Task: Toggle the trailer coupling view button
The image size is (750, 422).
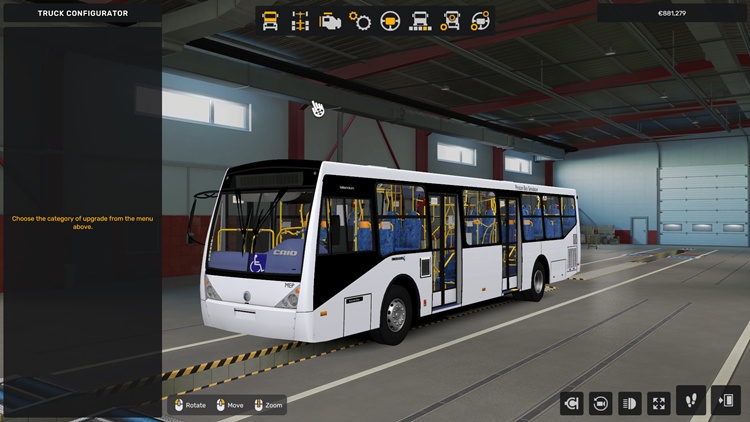Action: [572, 403]
